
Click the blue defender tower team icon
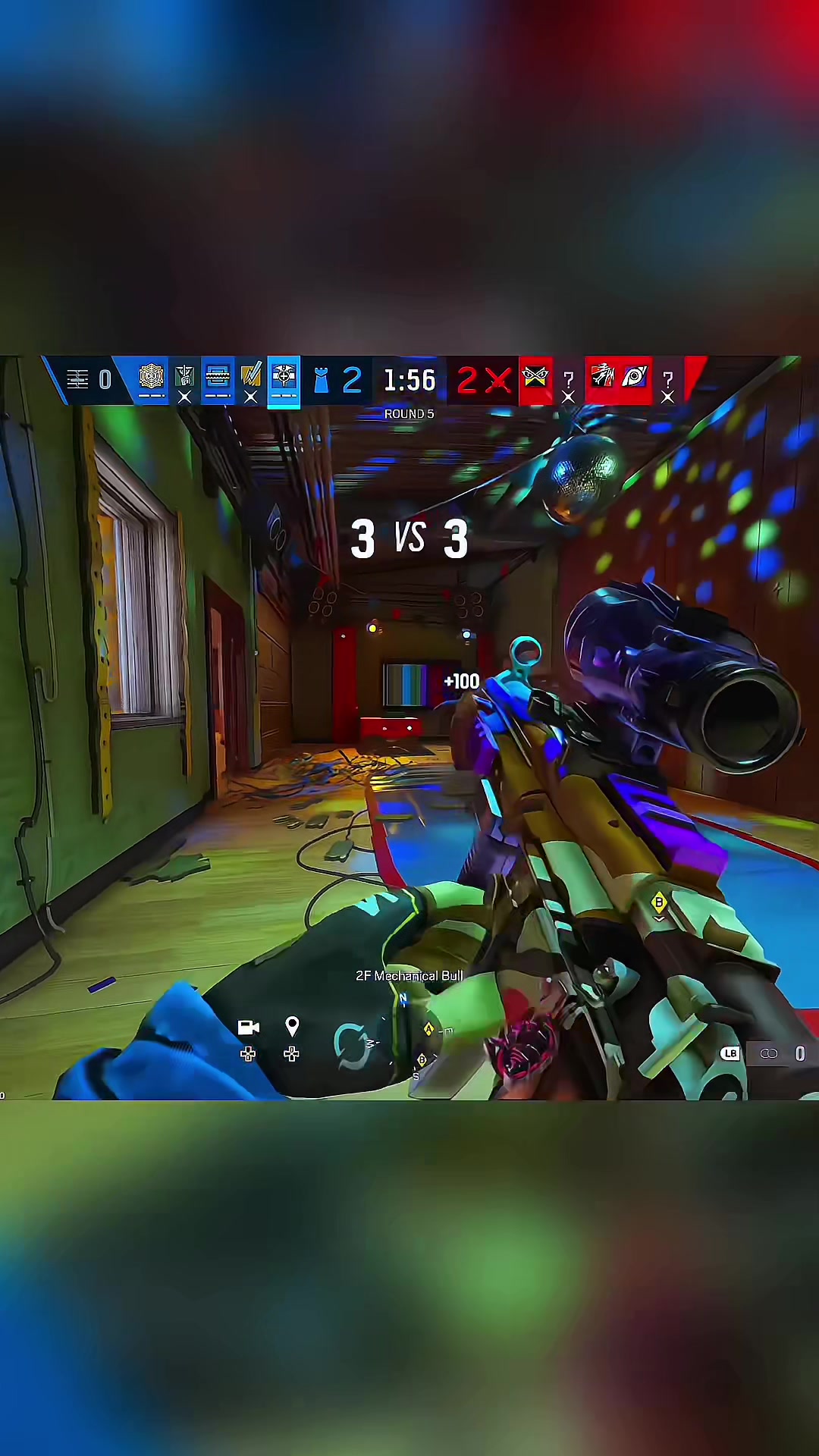[321, 380]
